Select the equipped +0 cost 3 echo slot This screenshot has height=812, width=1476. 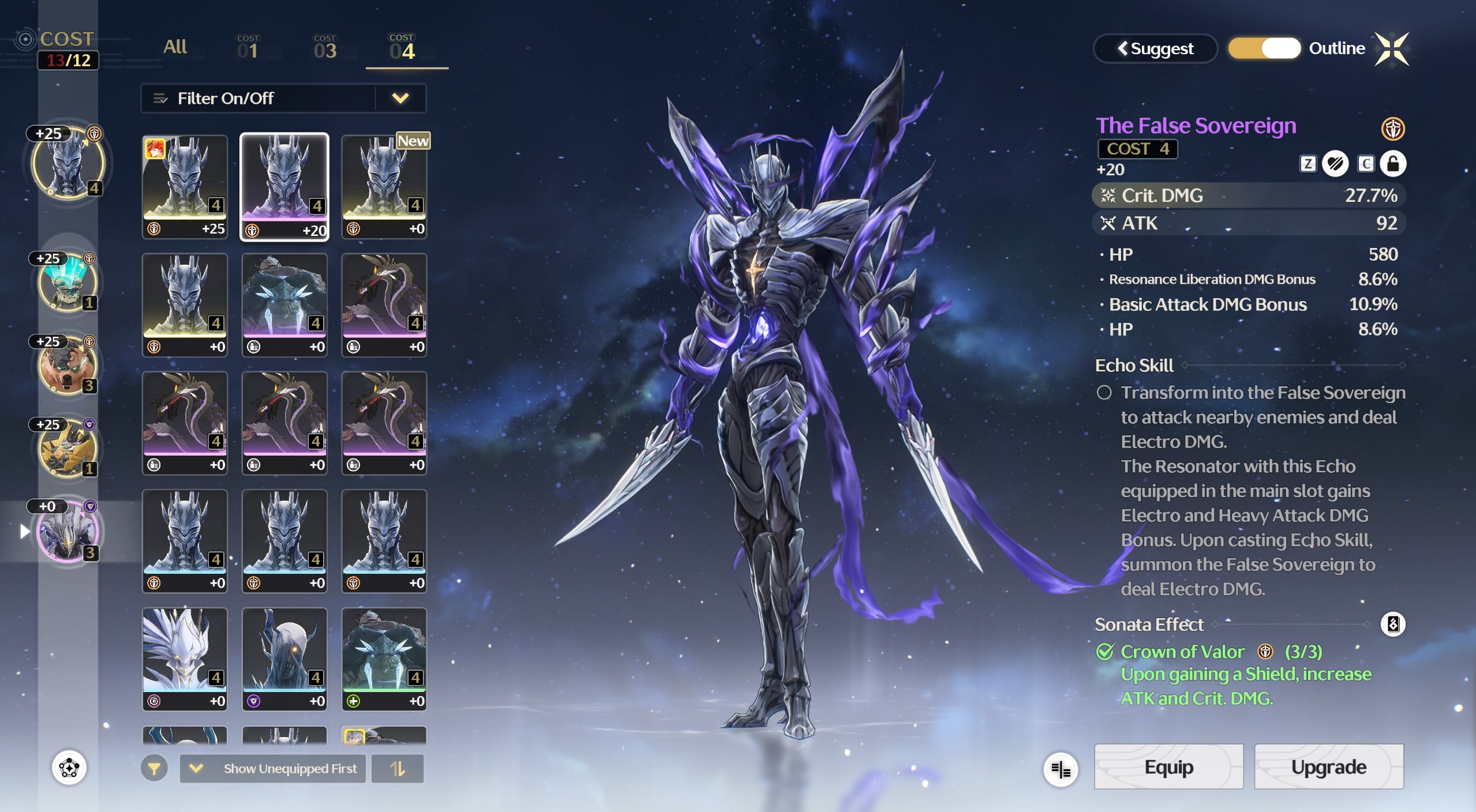click(68, 531)
